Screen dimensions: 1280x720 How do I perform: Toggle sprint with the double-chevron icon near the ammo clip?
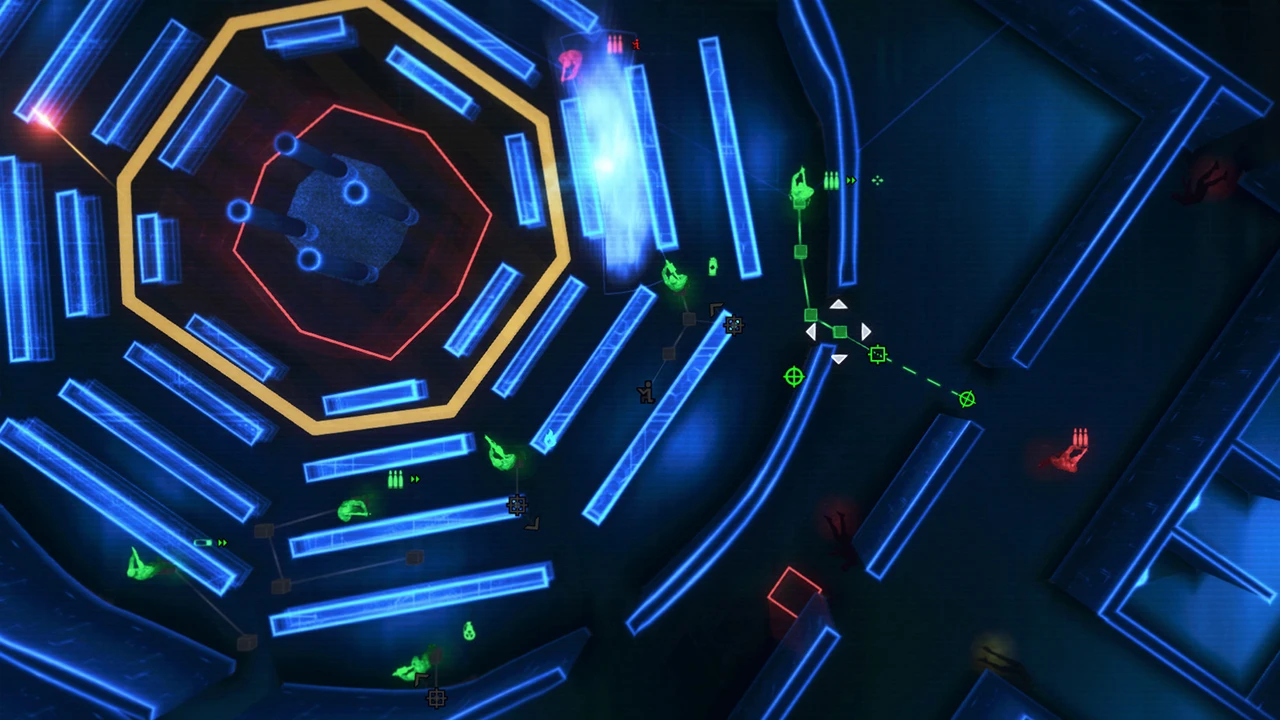[851, 180]
